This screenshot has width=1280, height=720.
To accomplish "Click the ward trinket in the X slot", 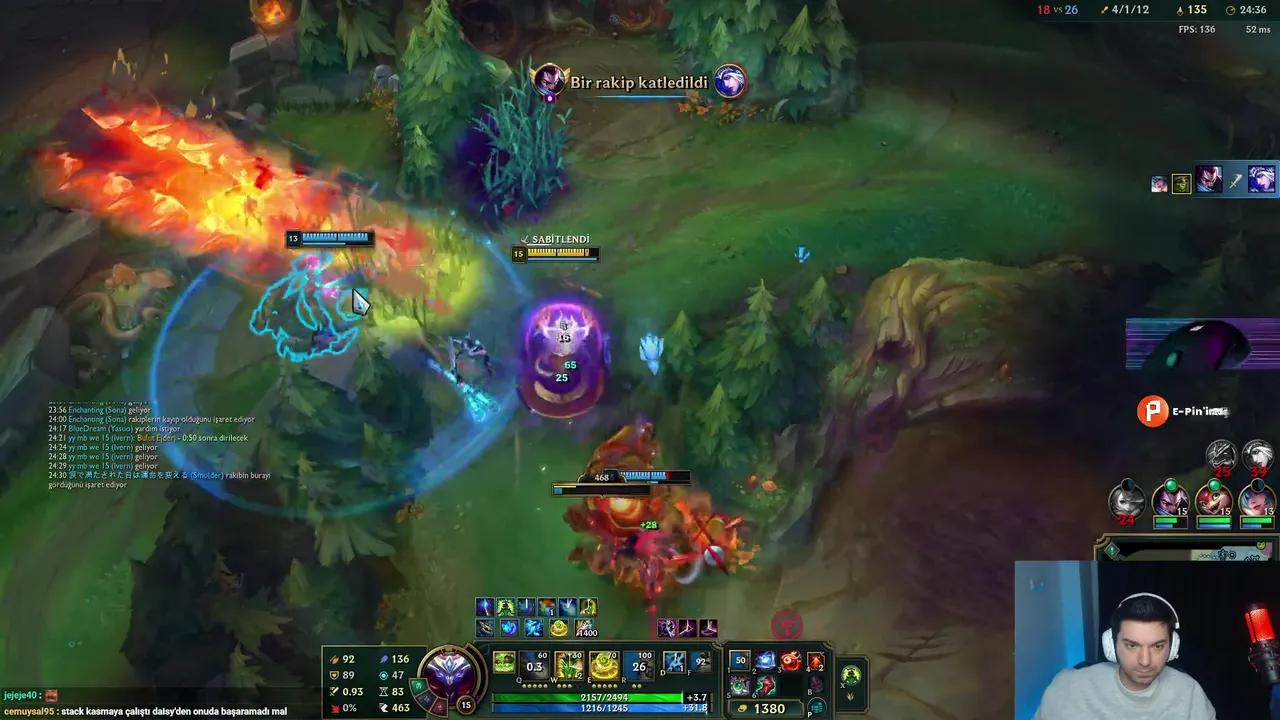I will pos(850,676).
